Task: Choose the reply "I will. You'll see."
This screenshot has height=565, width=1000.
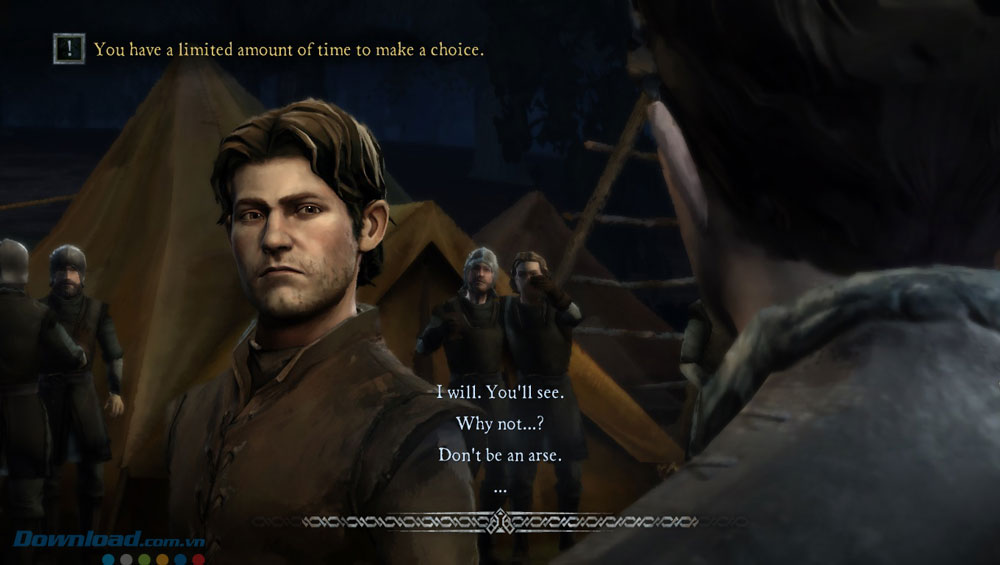Action: (x=500, y=392)
